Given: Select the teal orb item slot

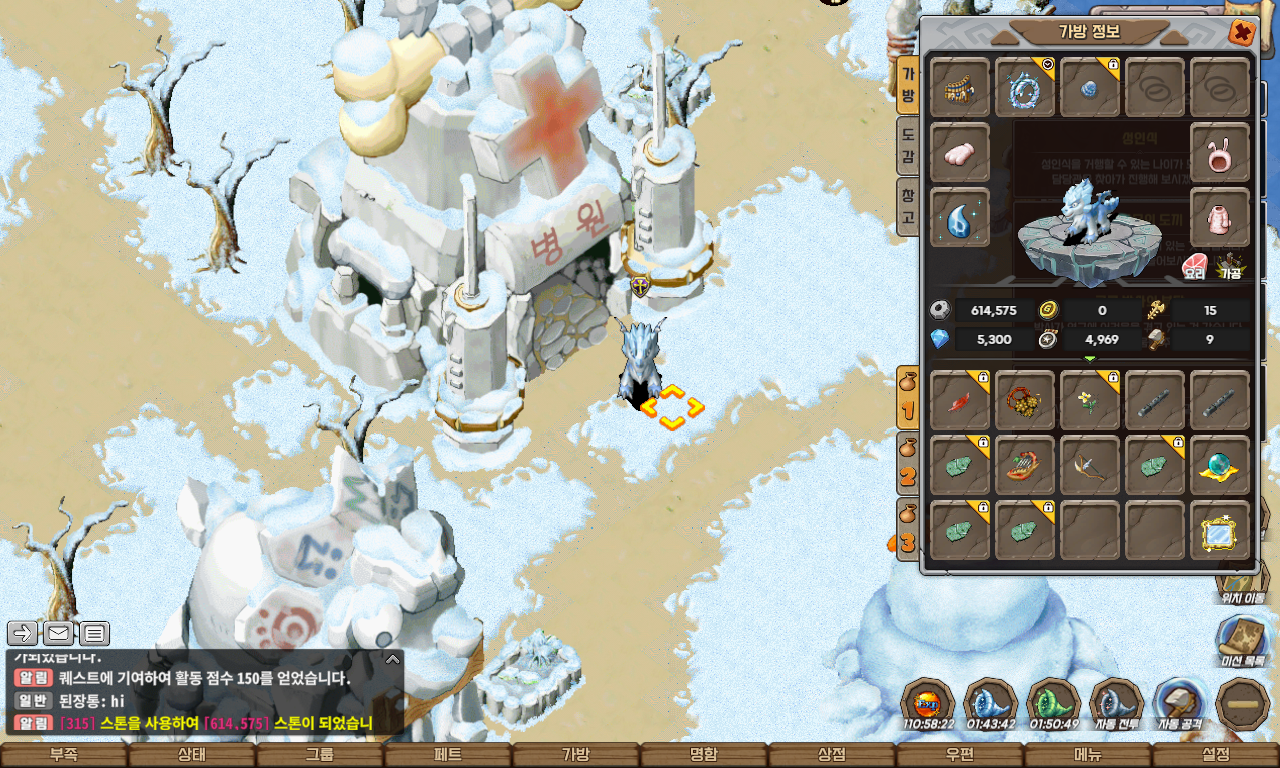Looking at the screenshot, I should 1220,465.
